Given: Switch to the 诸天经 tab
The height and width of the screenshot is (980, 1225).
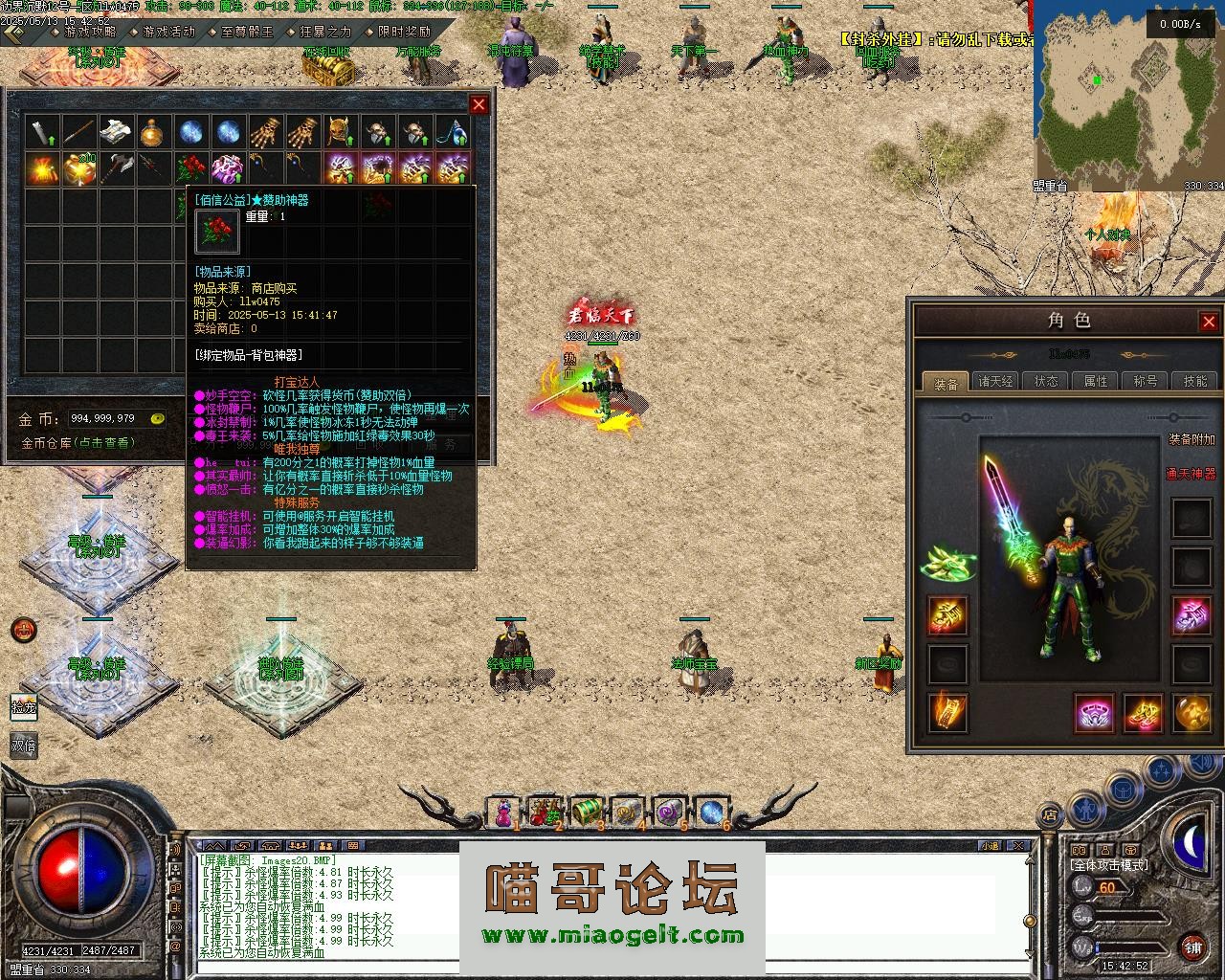Looking at the screenshot, I should point(995,381).
